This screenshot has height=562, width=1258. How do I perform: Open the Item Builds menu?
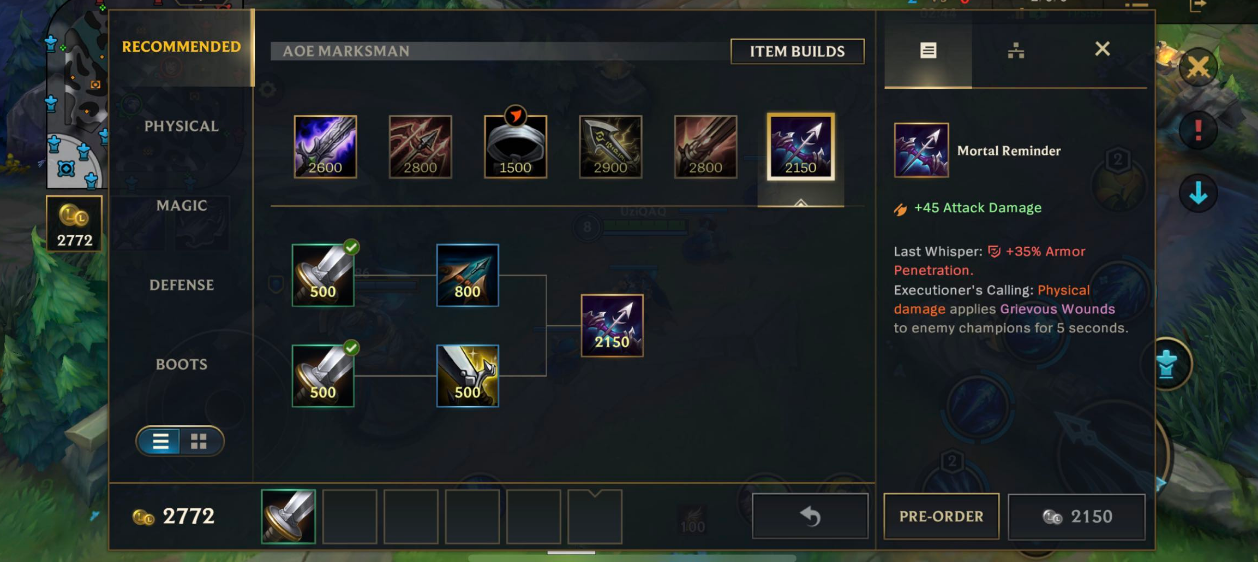(797, 51)
